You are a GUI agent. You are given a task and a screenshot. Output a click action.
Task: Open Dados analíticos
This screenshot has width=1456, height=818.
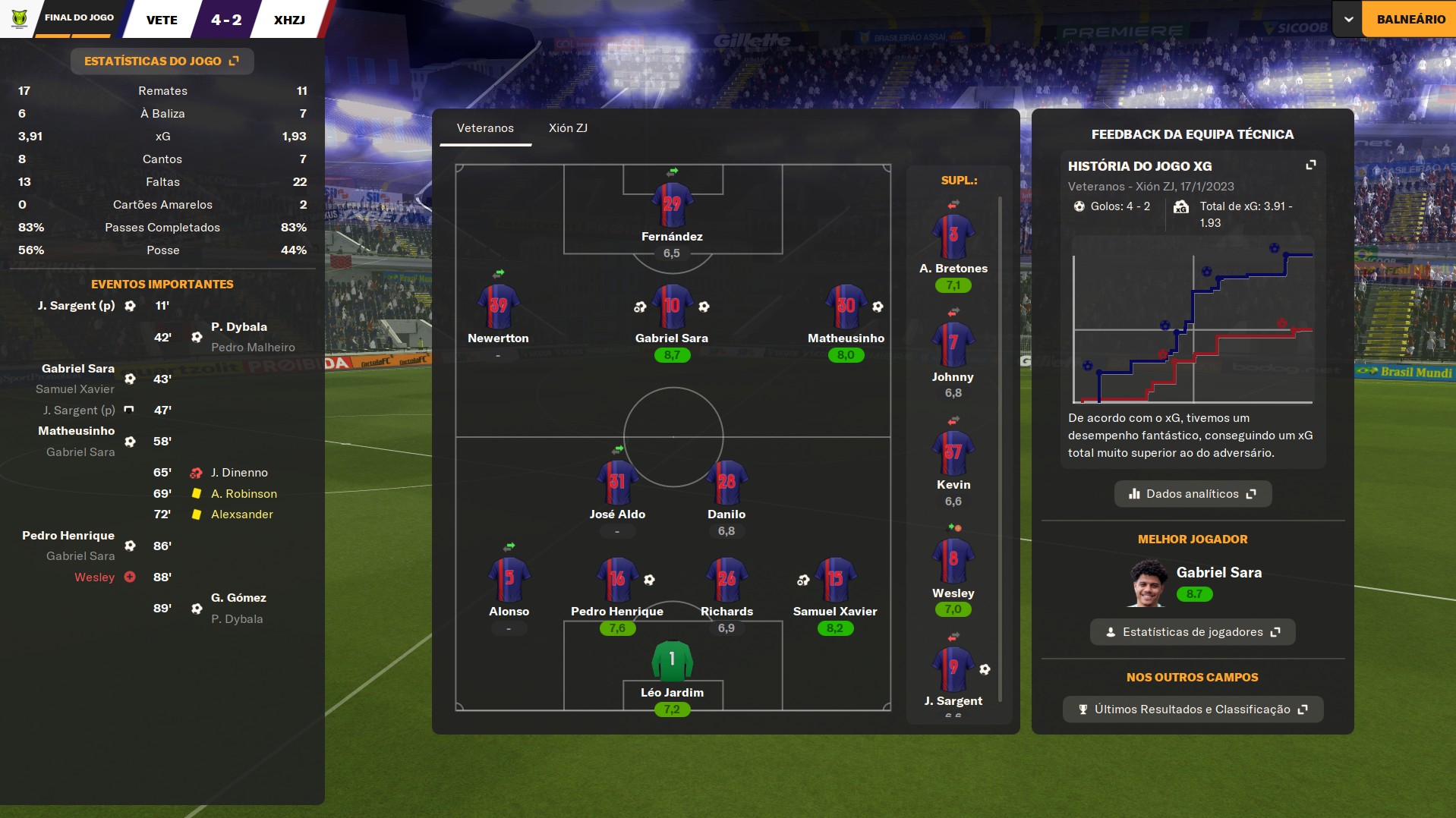[1193, 493]
